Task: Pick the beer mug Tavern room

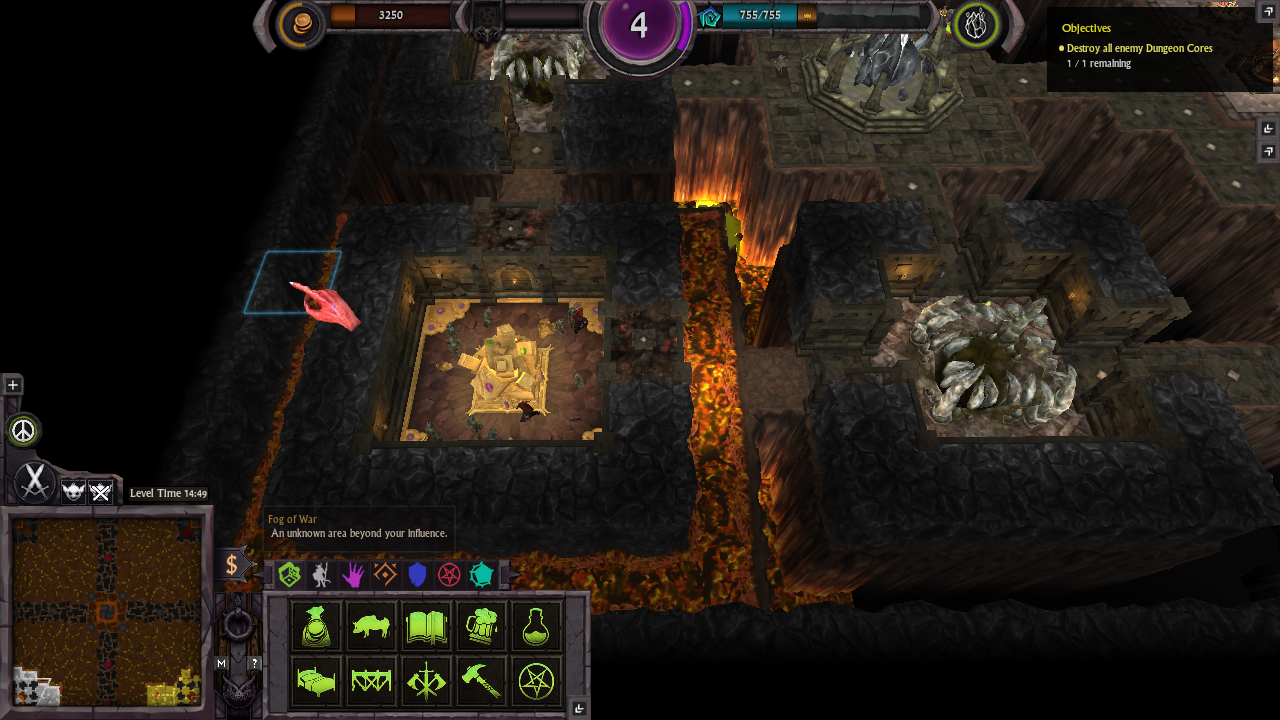Action: 481,627
